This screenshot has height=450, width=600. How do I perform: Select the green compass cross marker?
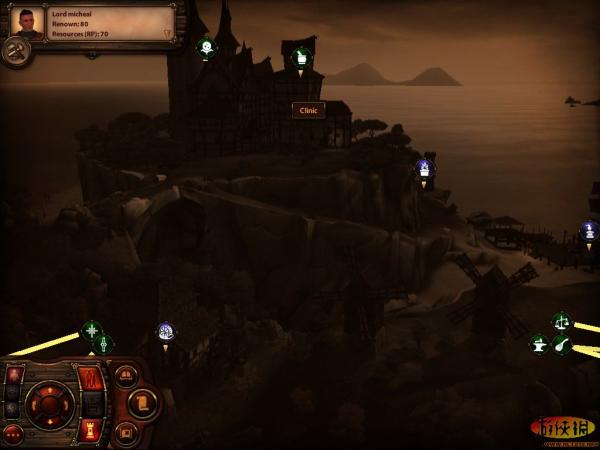pyautogui.click(x=91, y=330)
